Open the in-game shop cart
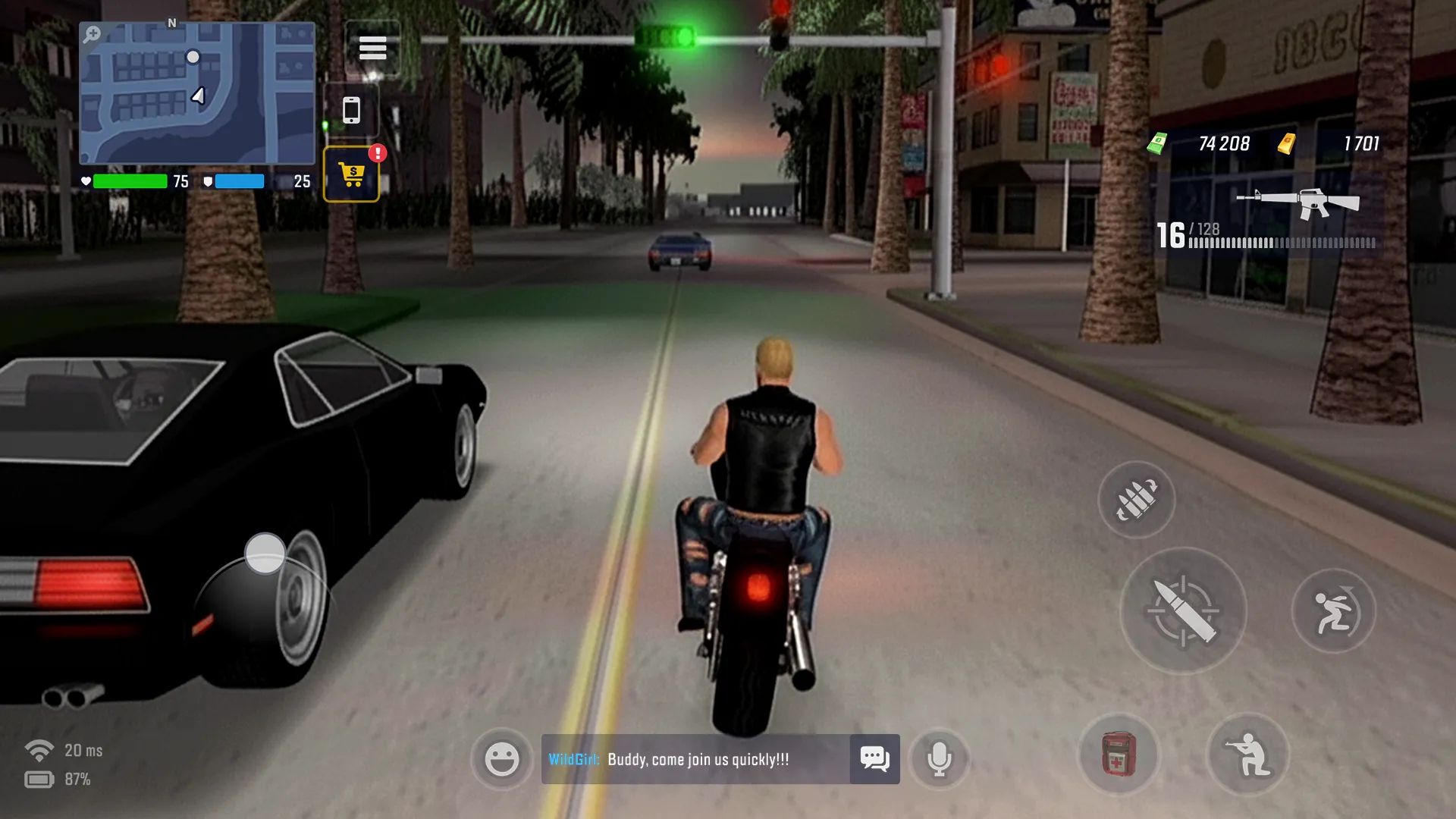Viewport: 1456px width, 819px height. (x=351, y=173)
